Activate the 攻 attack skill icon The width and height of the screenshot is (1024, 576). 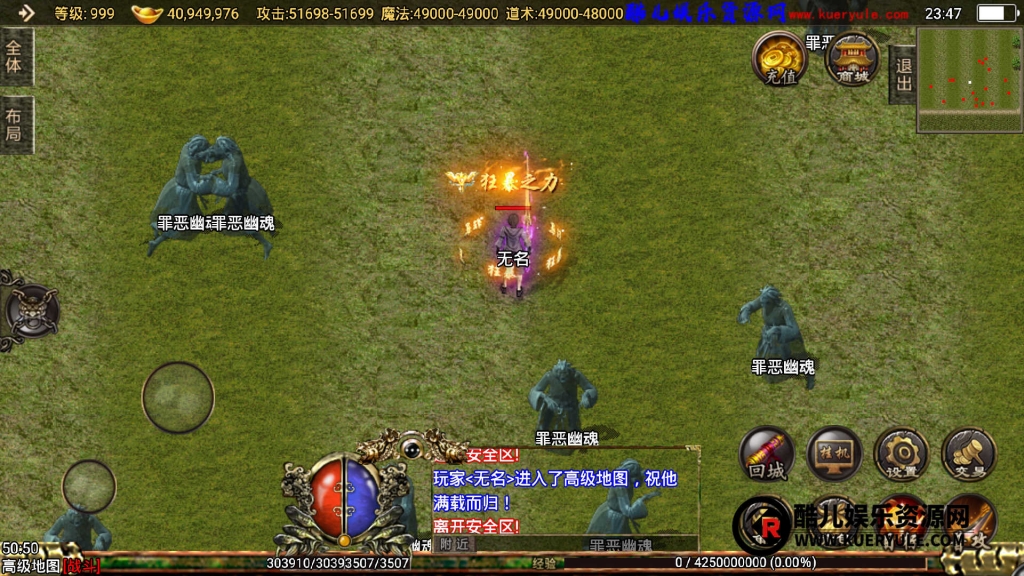(968, 522)
